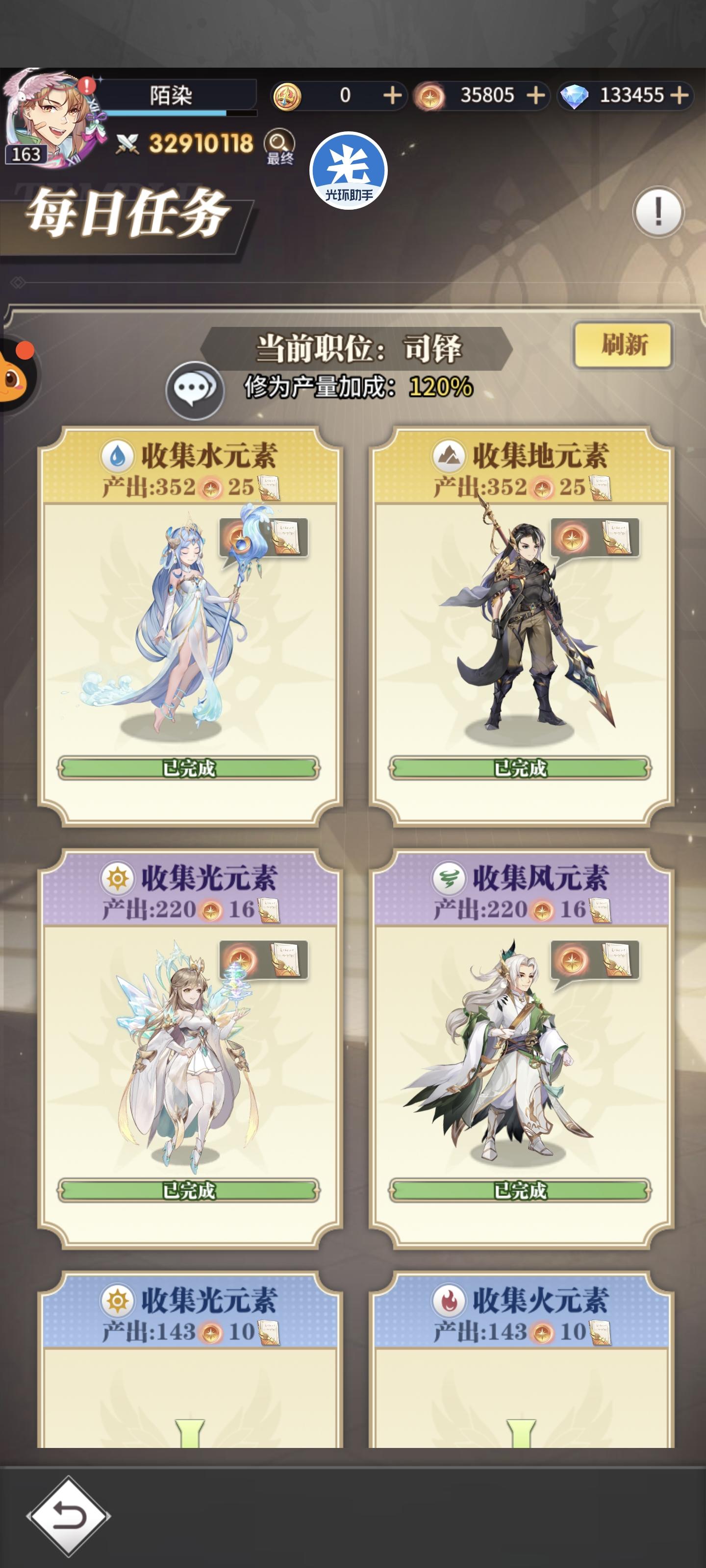Tap the 已完成 button on 收集风元素 task
This screenshot has height=1568, width=706.
click(x=520, y=1191)
